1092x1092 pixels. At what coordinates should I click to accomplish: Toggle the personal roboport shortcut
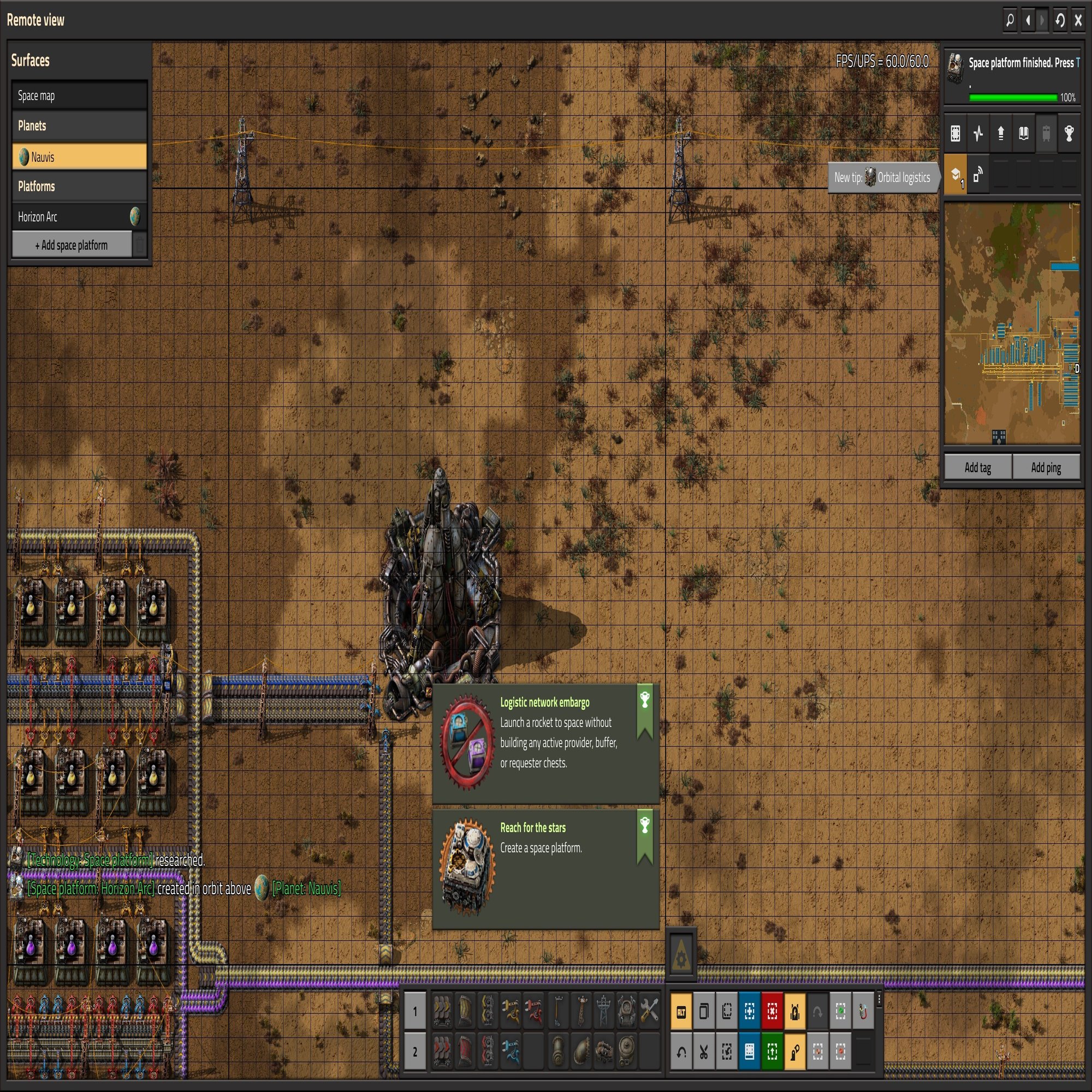(796, 1012)
